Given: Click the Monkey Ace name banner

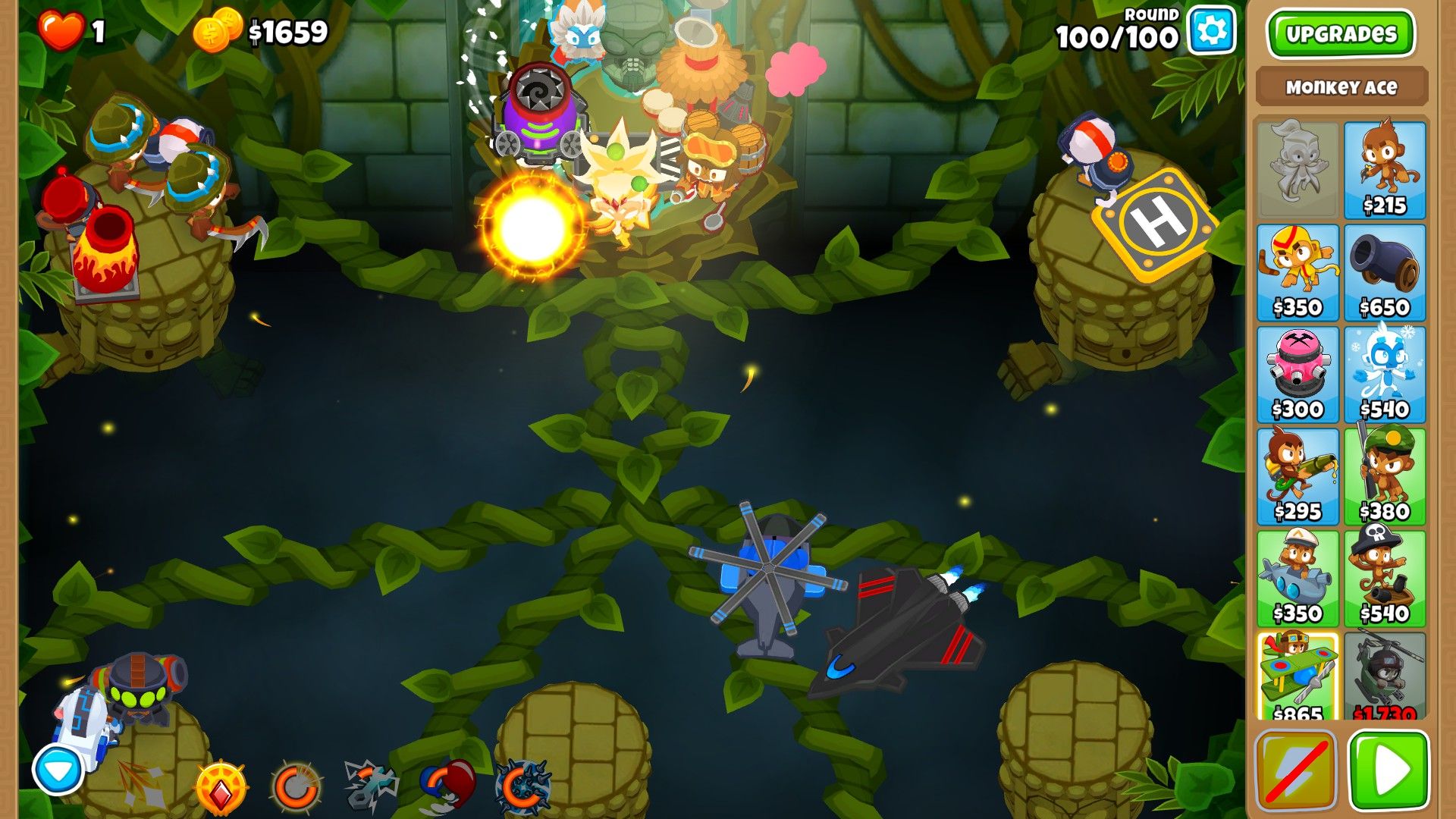Looking at the screenshot, I should coord(1341,87).
